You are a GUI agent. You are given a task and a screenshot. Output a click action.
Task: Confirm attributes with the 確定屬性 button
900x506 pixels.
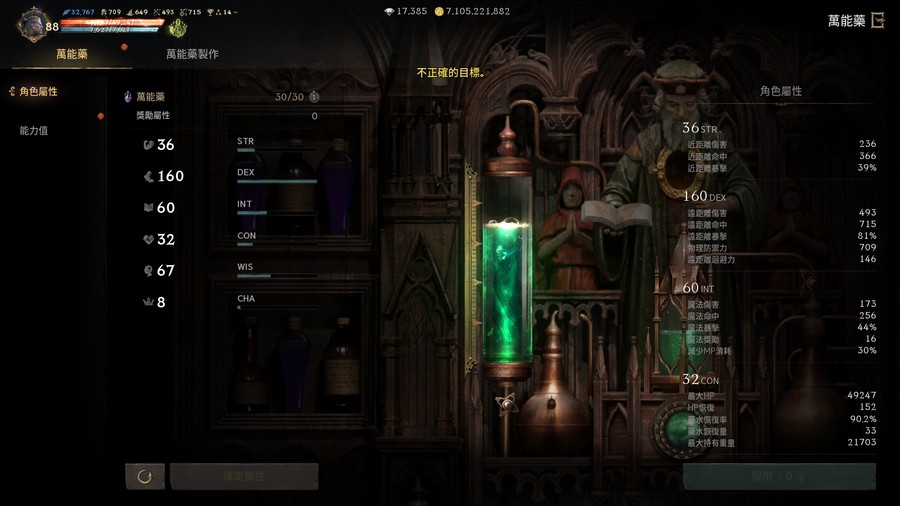click(x=244, y=476)
